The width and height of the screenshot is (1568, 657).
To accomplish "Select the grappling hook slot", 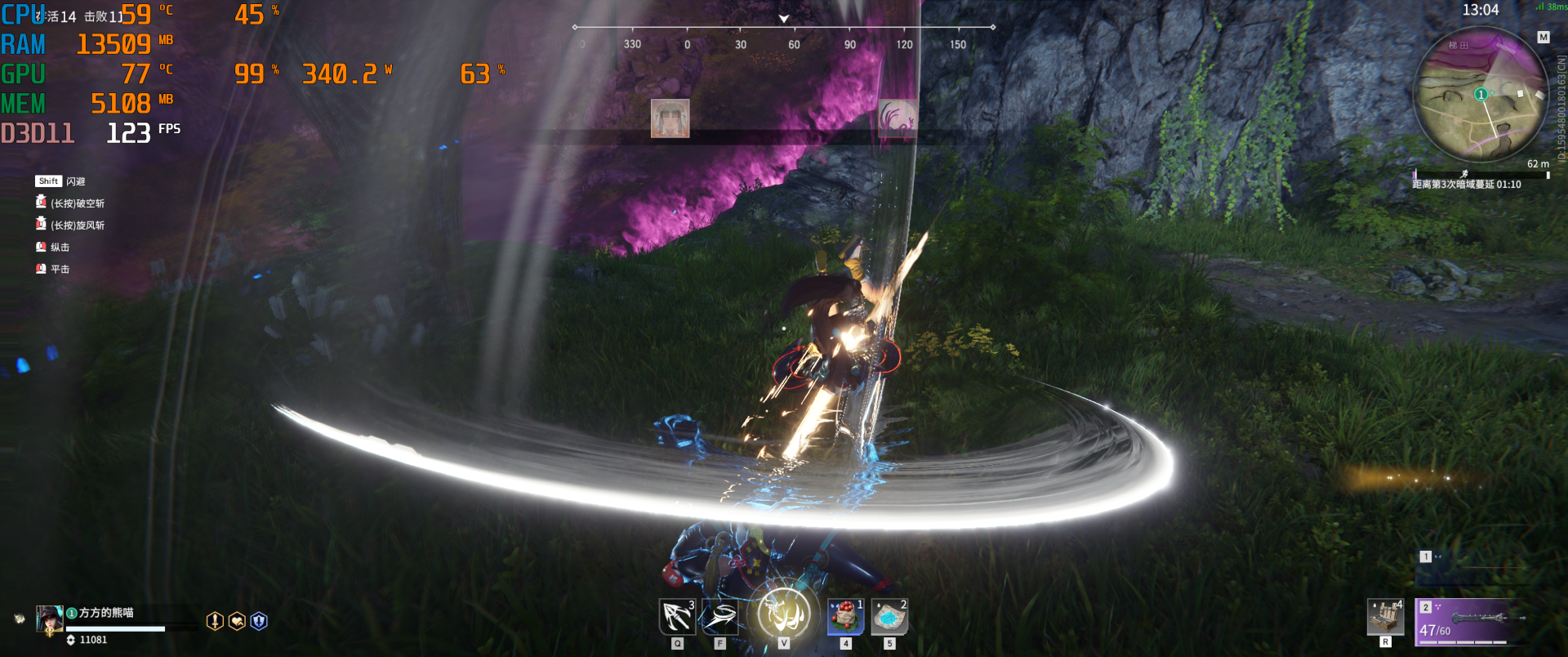I will tap(677, 617).
